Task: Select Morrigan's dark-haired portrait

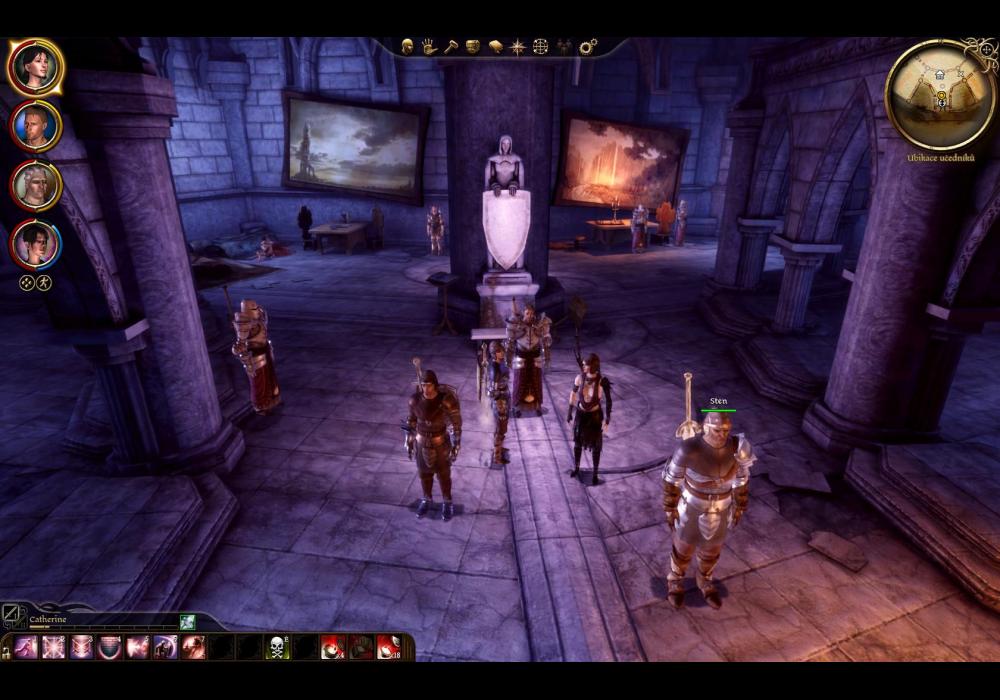Action: point(36,244)
